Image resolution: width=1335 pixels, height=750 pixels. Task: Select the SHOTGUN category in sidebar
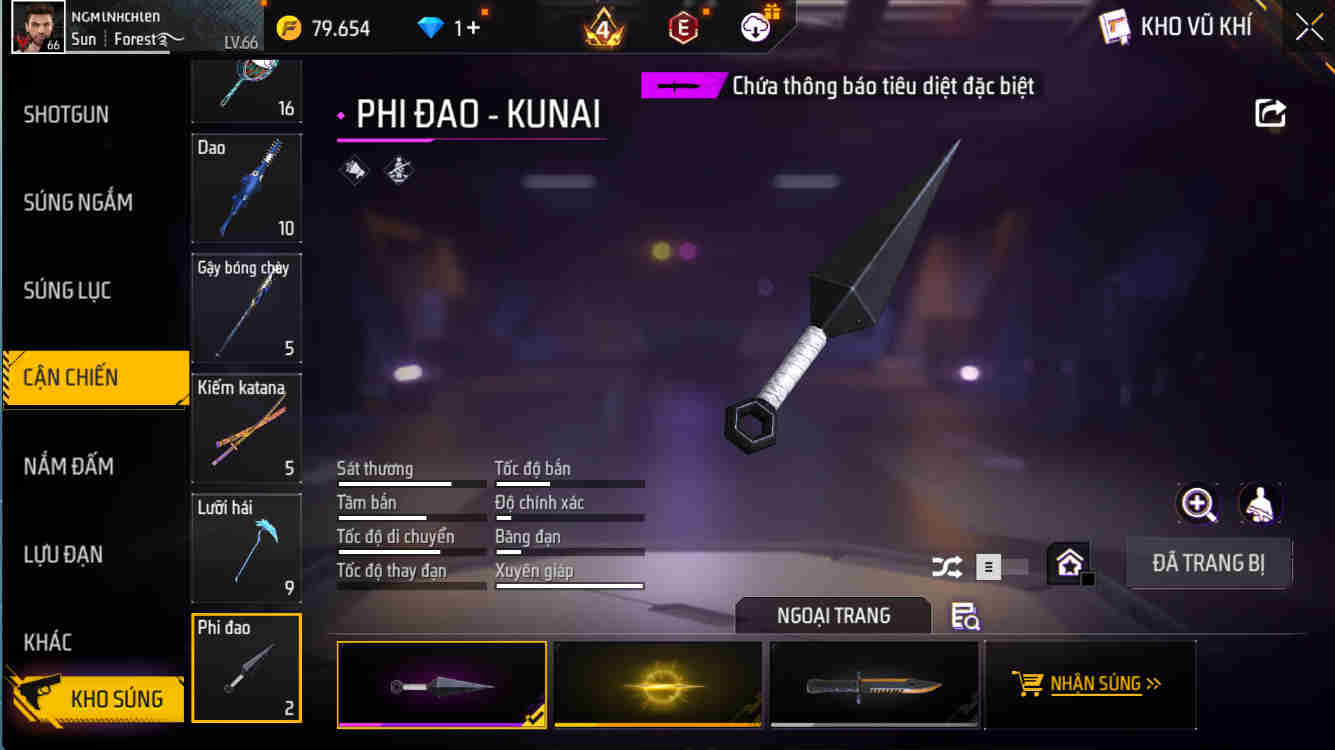68,114
